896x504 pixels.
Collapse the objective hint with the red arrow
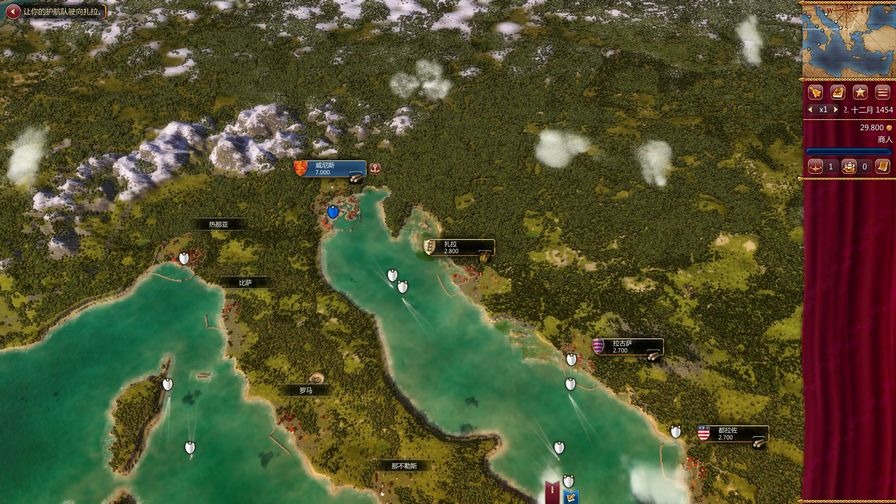pos(13,10)
